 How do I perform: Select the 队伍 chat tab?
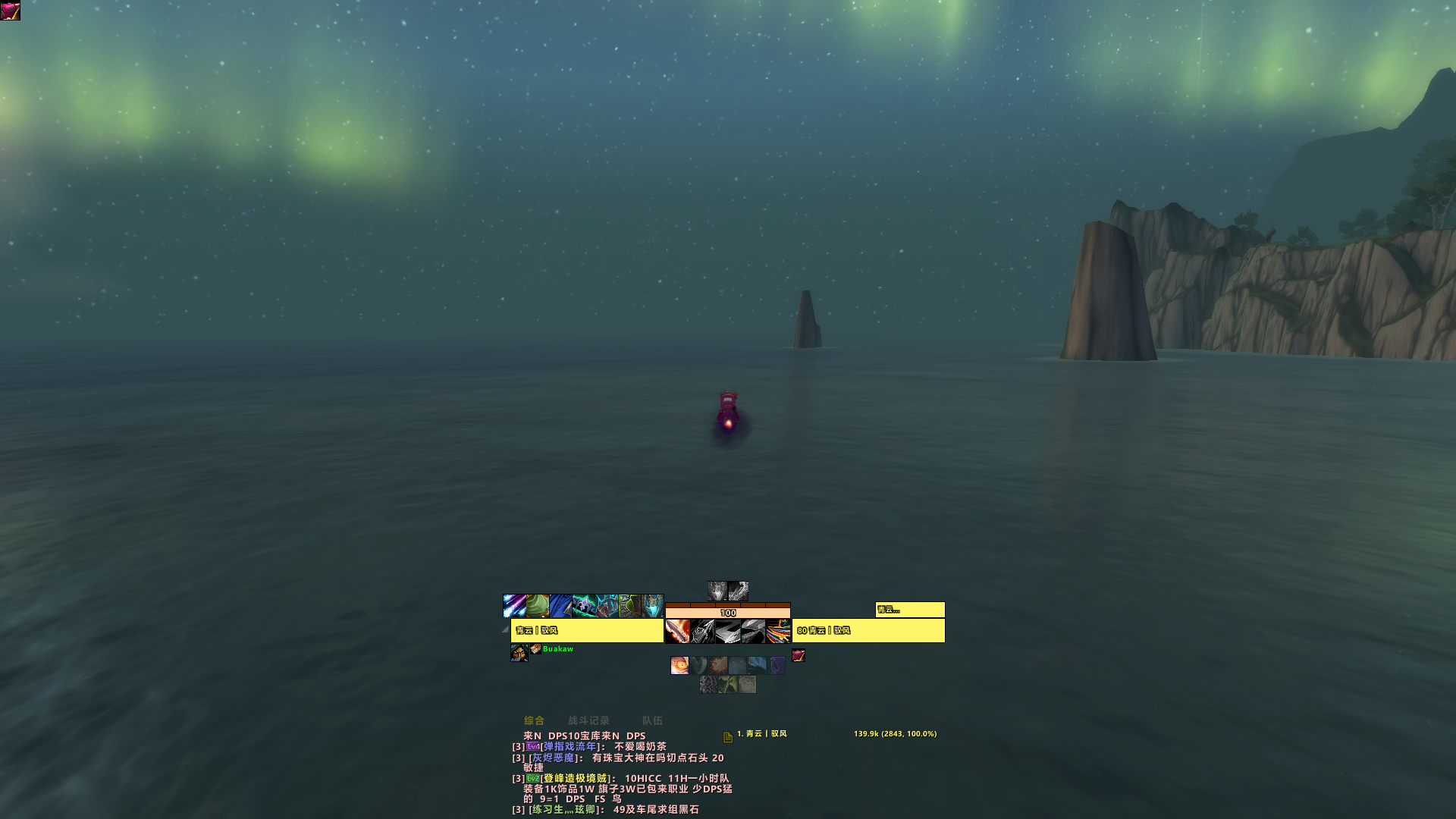pyautogui.click(x=652, y=720)
